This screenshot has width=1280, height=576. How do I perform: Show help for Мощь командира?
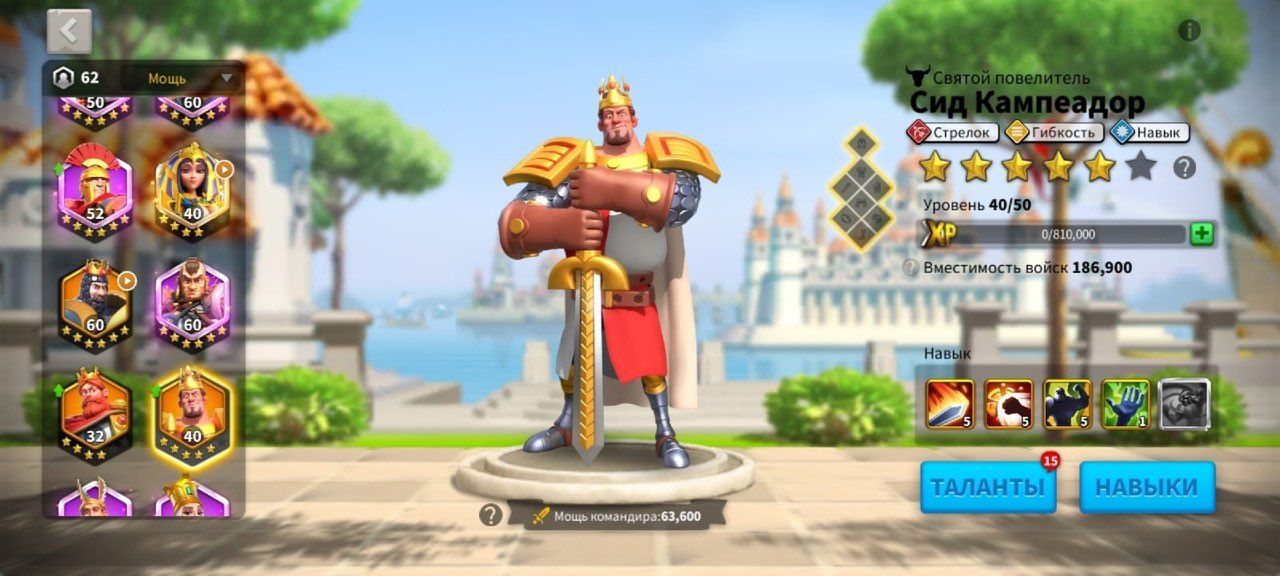point(490,515)
